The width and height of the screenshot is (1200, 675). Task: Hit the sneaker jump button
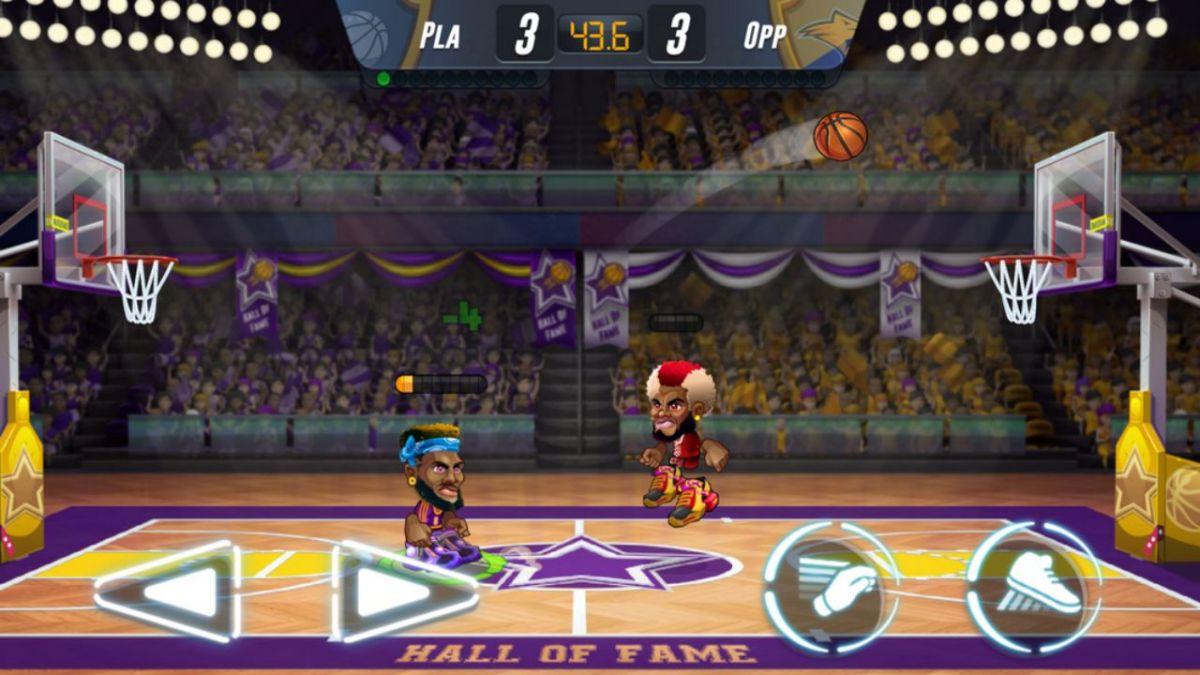pyautogui.click(x=1036, y=588)
